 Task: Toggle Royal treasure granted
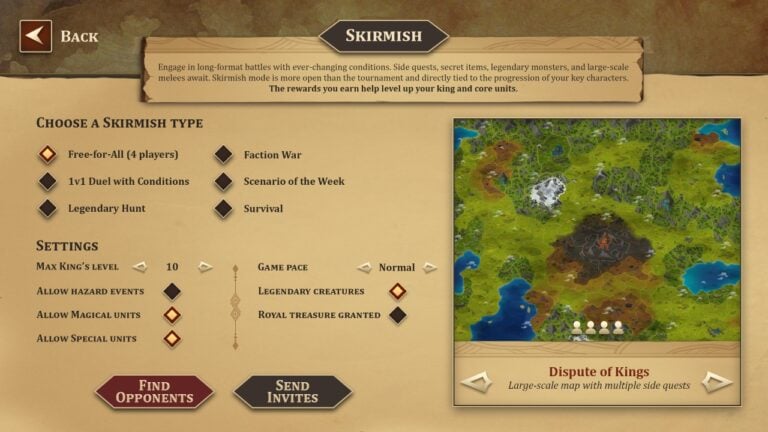[x=397, y=315]
